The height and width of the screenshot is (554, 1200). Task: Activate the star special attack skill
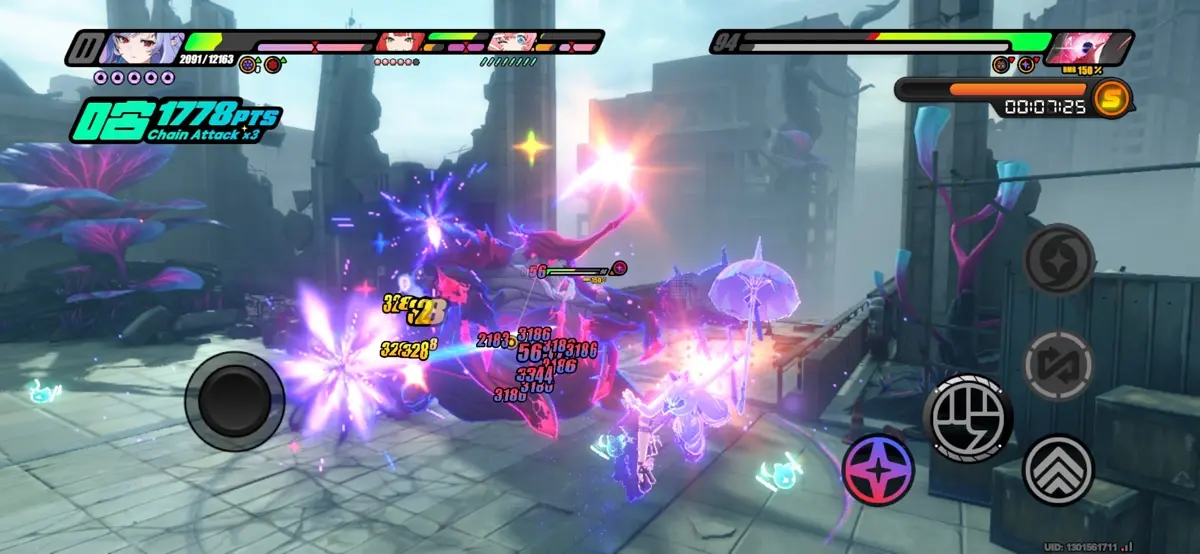point(878,469)
